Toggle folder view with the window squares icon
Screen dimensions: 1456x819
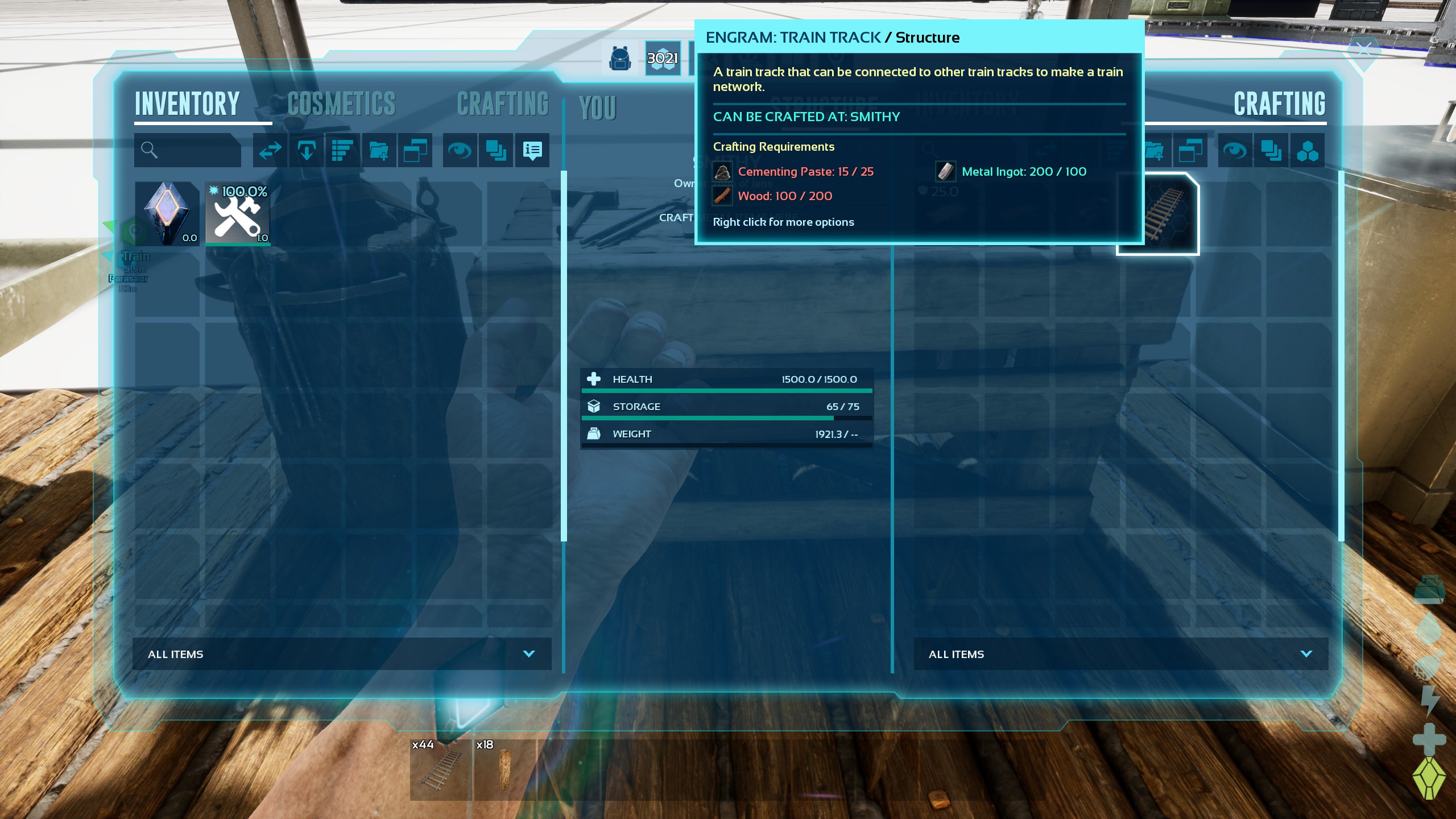pyautogui.click(x=415, y=150)
